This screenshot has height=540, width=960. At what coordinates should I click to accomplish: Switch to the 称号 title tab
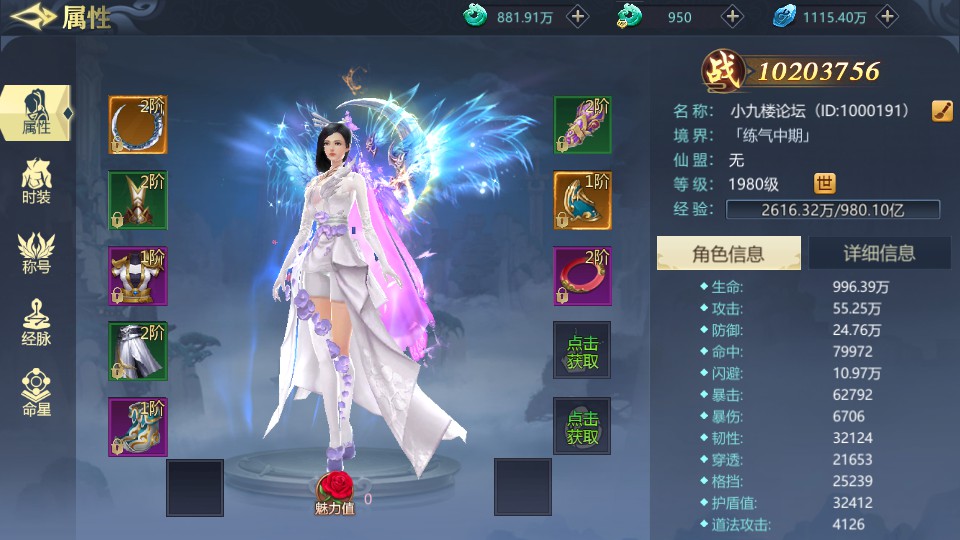point(36,252)
